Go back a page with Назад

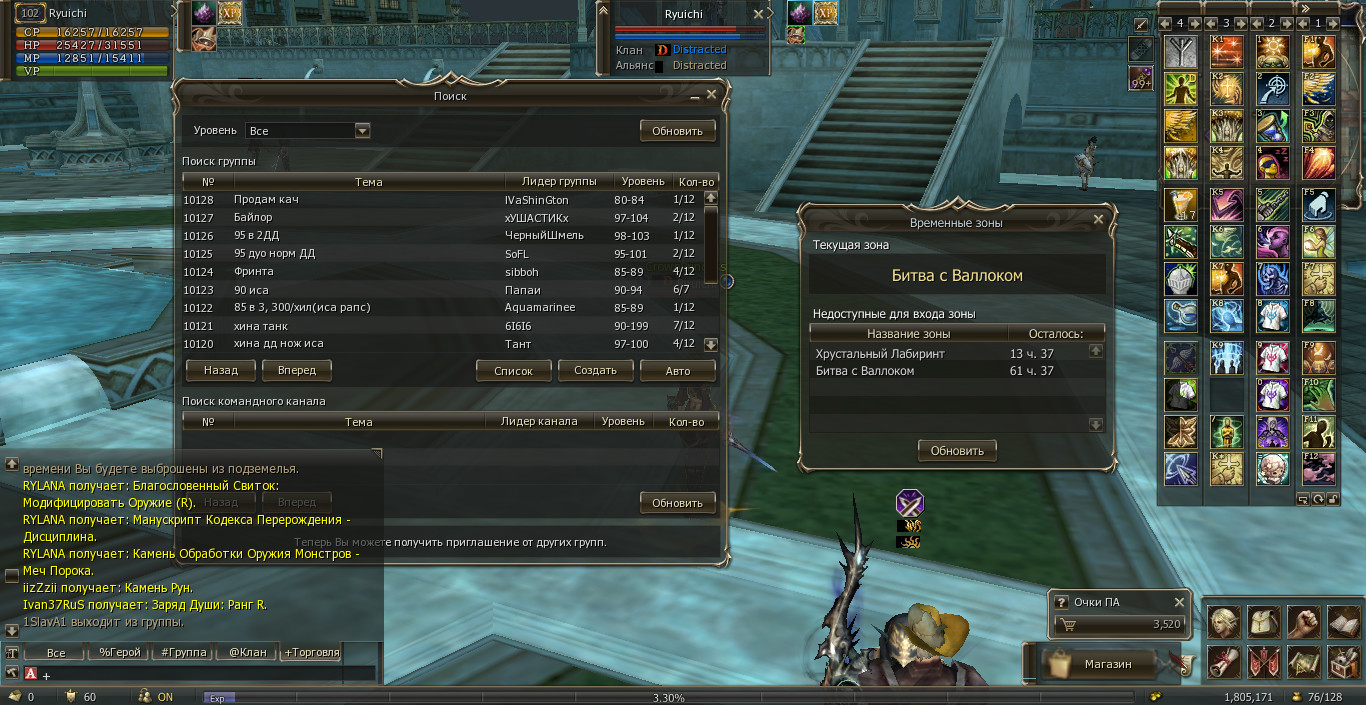click(220, 370)
